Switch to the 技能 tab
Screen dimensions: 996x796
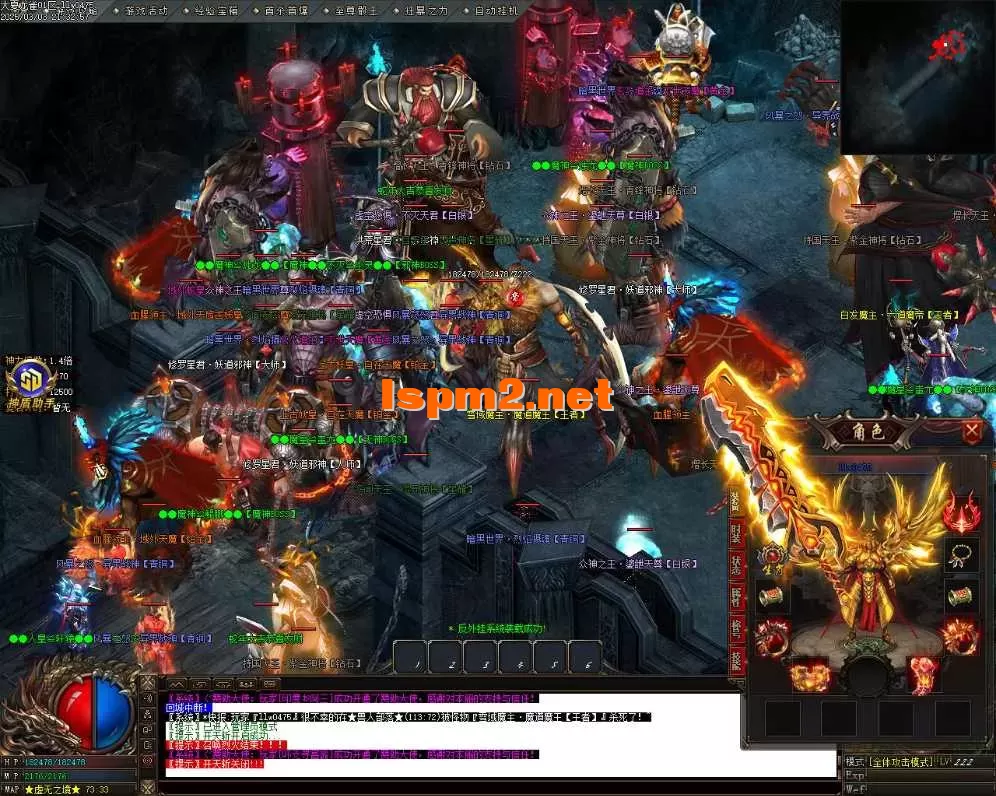[736, 662]
